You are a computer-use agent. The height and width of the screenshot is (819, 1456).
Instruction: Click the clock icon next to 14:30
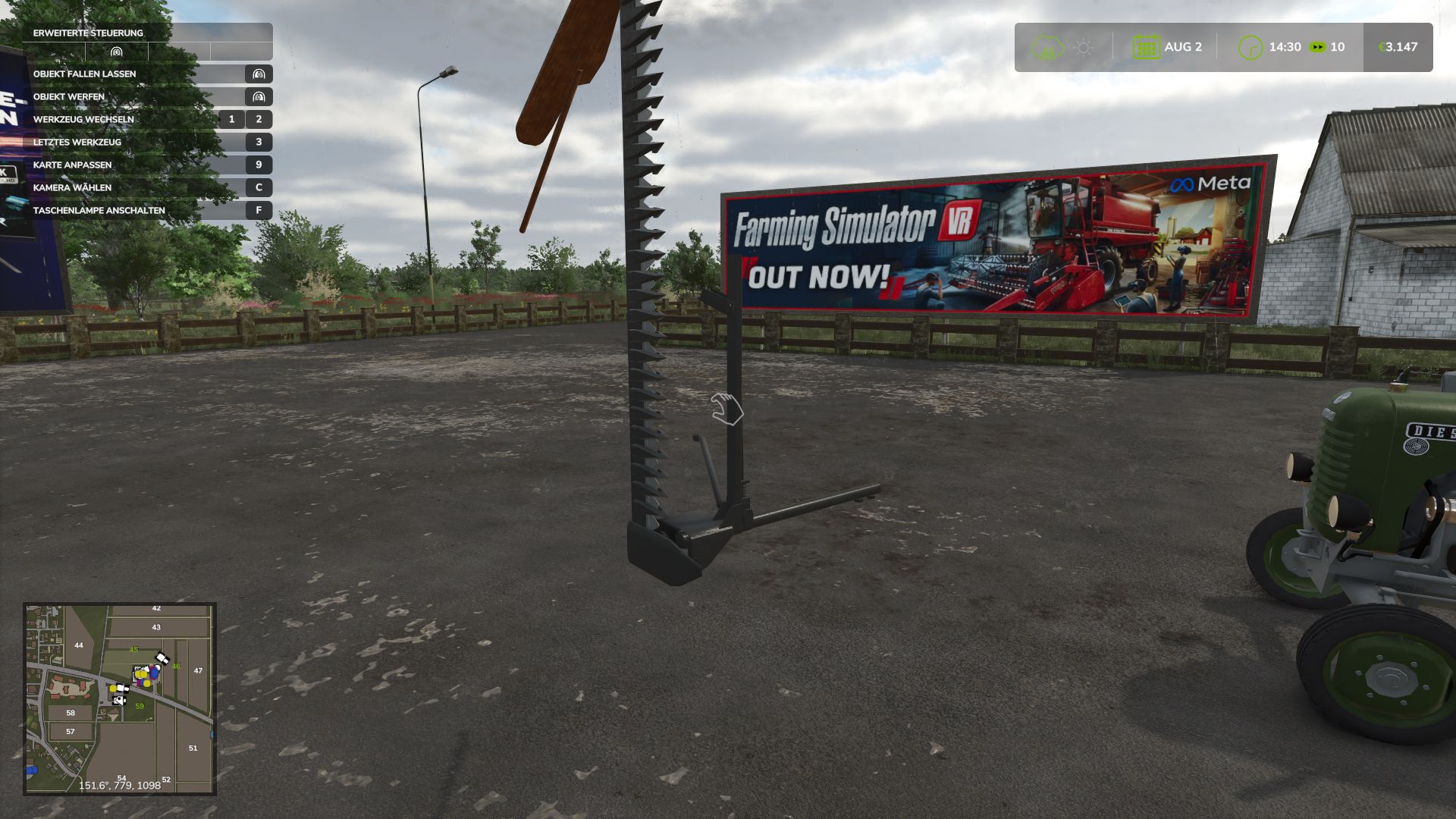1250,48
